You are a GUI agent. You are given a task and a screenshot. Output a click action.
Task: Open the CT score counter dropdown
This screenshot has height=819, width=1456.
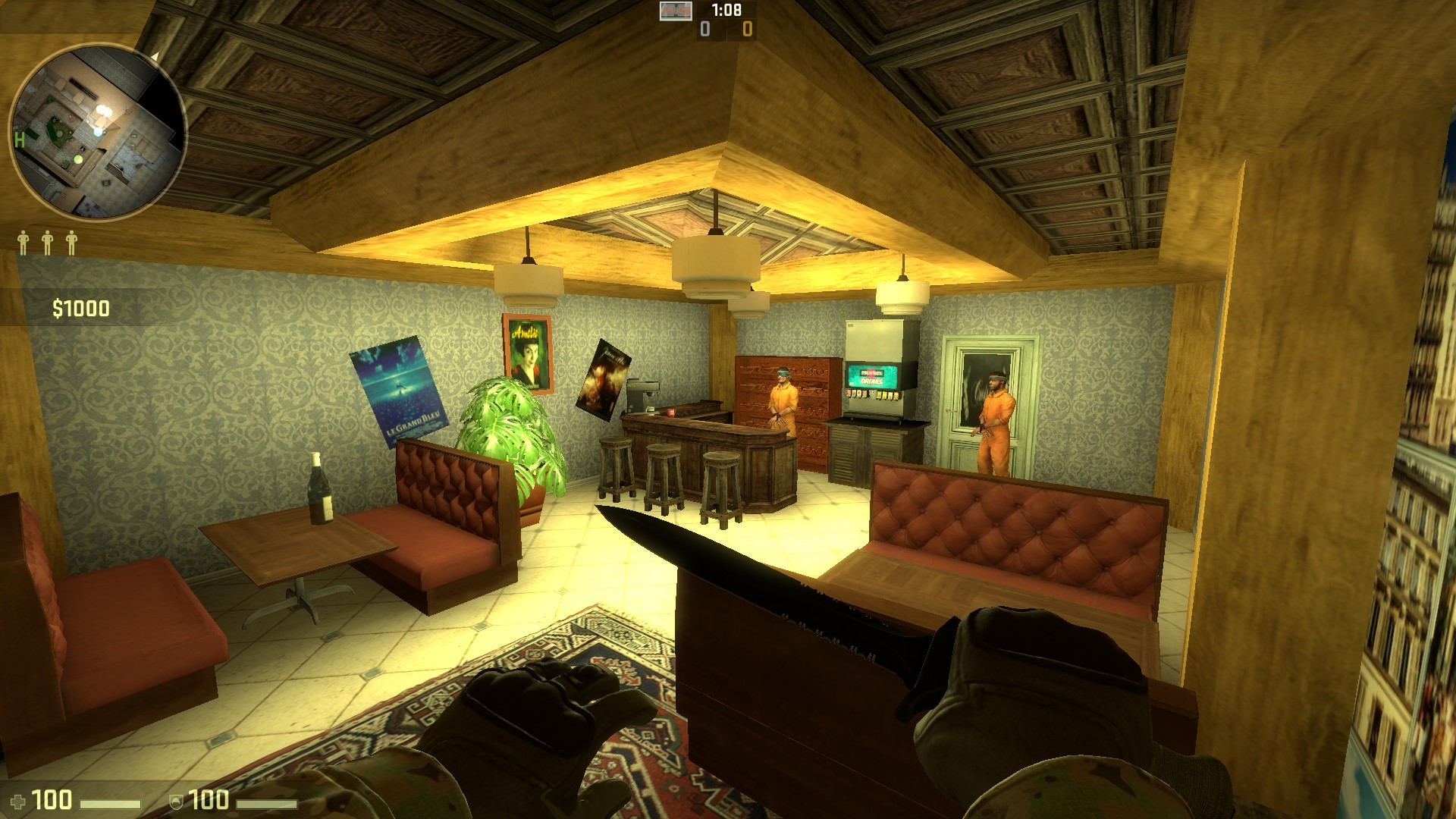[x=704, y=29]
